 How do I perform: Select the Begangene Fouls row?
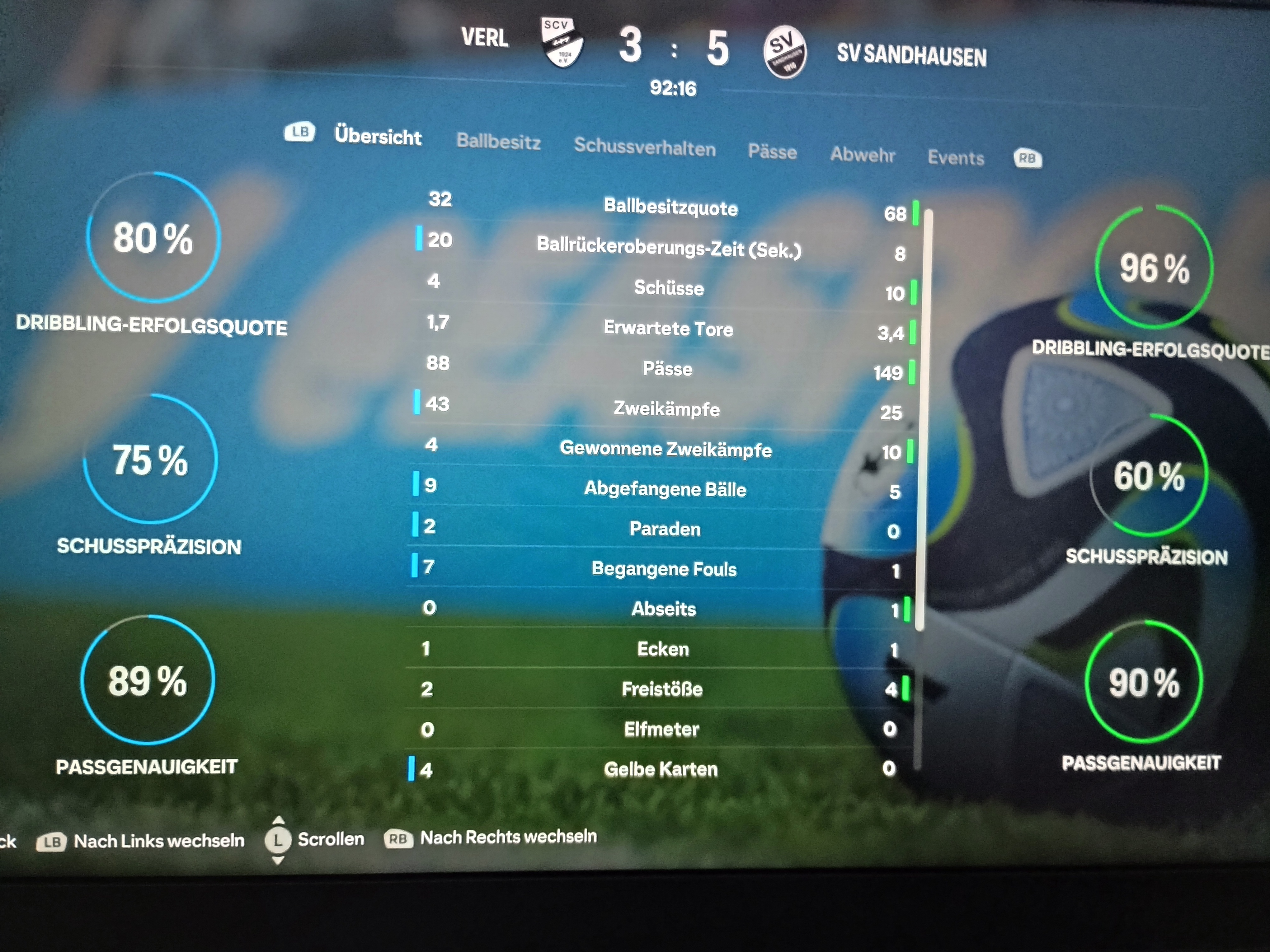tap(664, 569)
